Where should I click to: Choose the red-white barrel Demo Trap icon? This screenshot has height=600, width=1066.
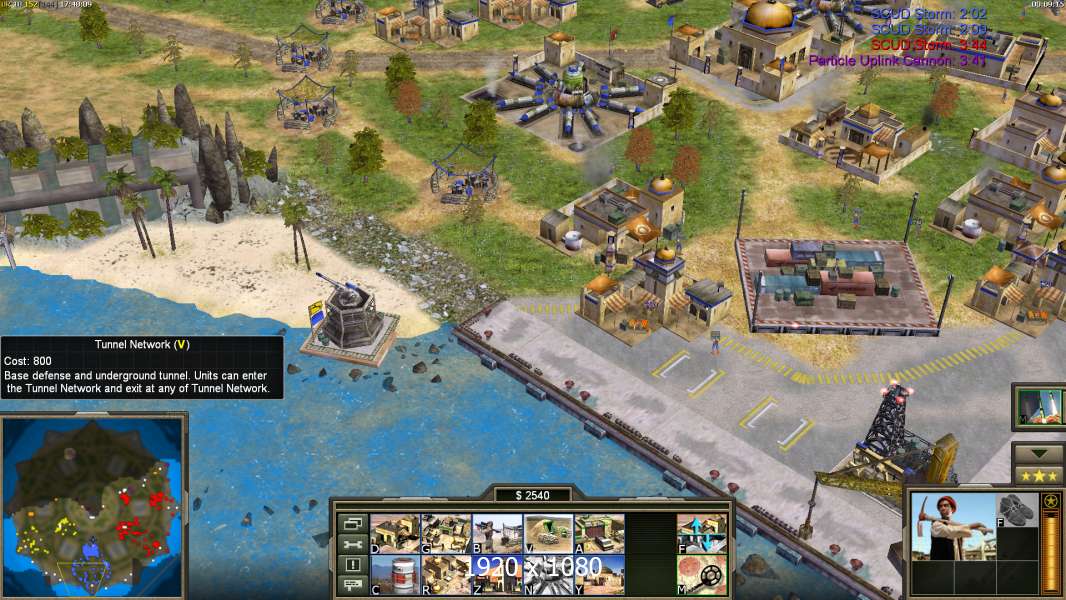pos(395,575)
